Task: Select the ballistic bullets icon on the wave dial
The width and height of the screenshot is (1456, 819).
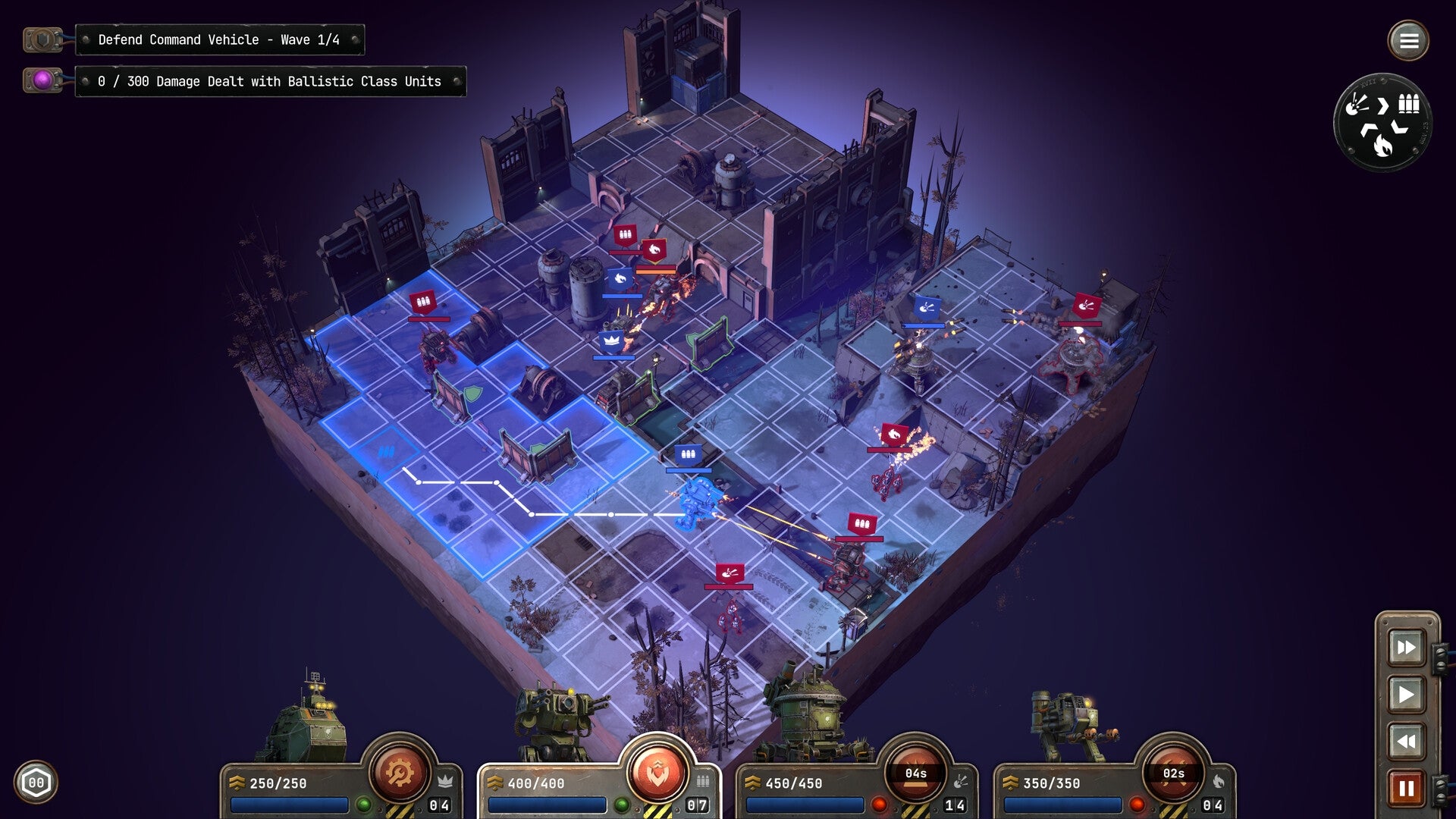Action: [1408, 103]
